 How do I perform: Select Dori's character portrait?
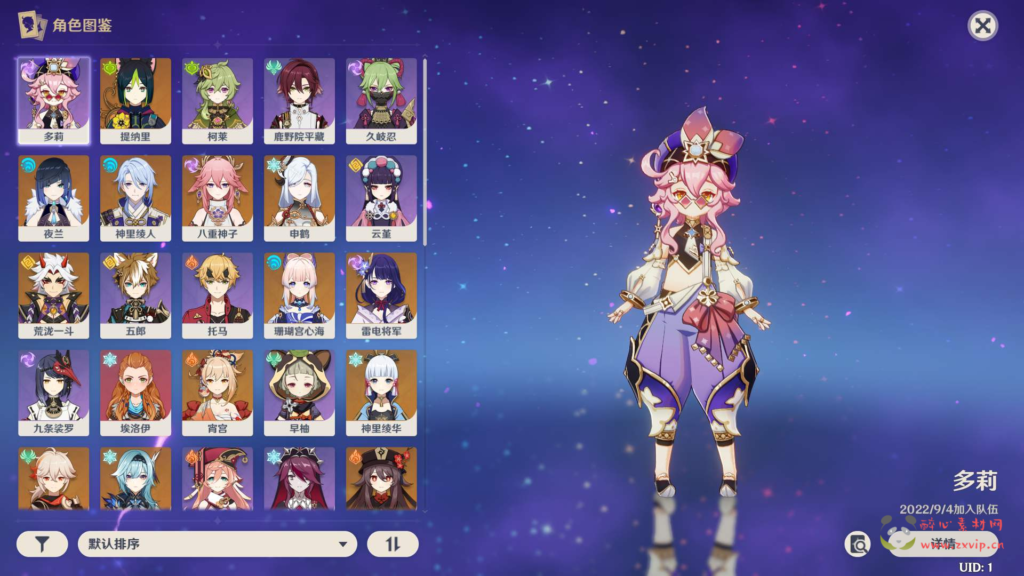[54, 98]
